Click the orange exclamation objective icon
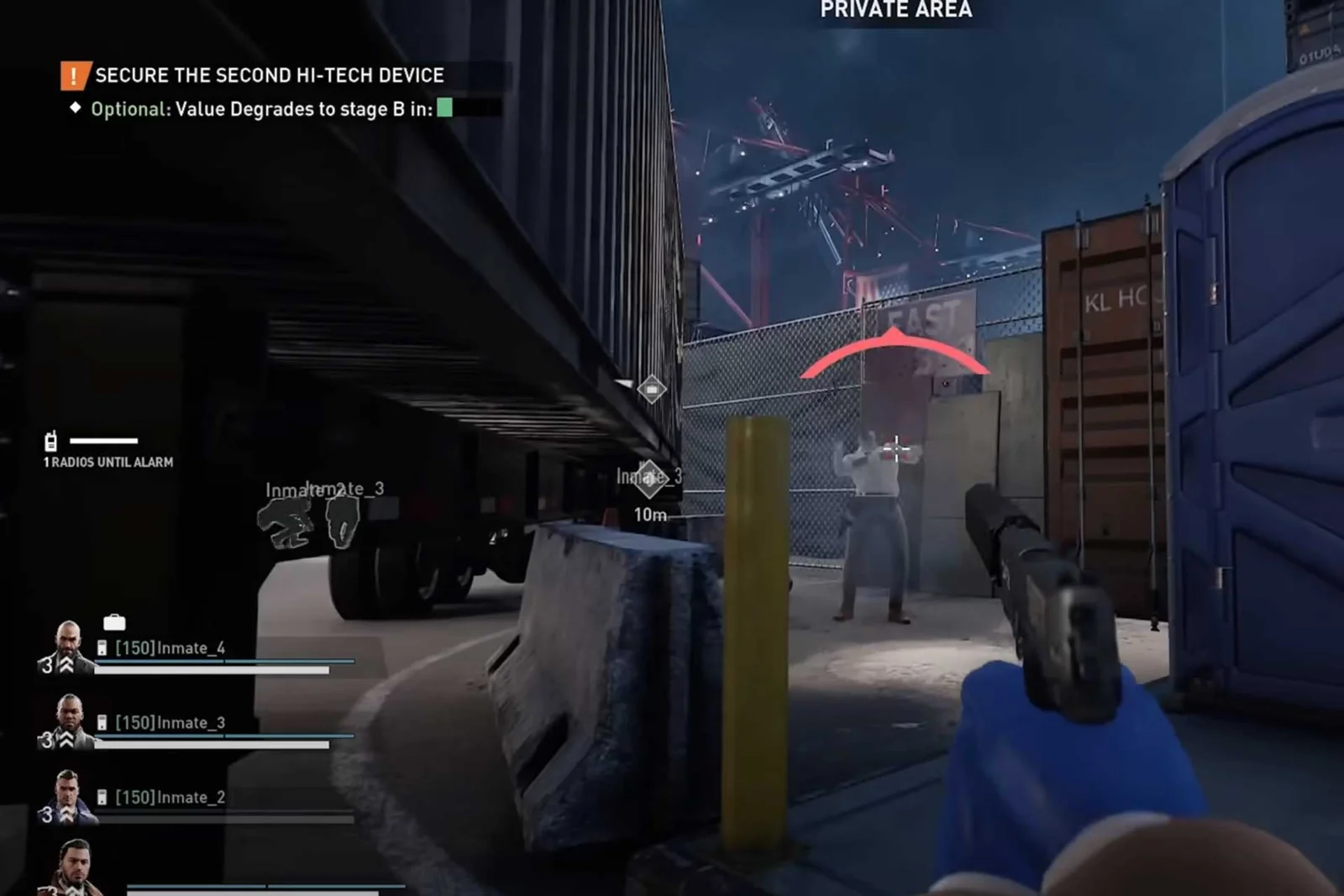Image resolution: width=1344 pixels, height=896 pixels. pyautogui.click(x=74, y=76)
